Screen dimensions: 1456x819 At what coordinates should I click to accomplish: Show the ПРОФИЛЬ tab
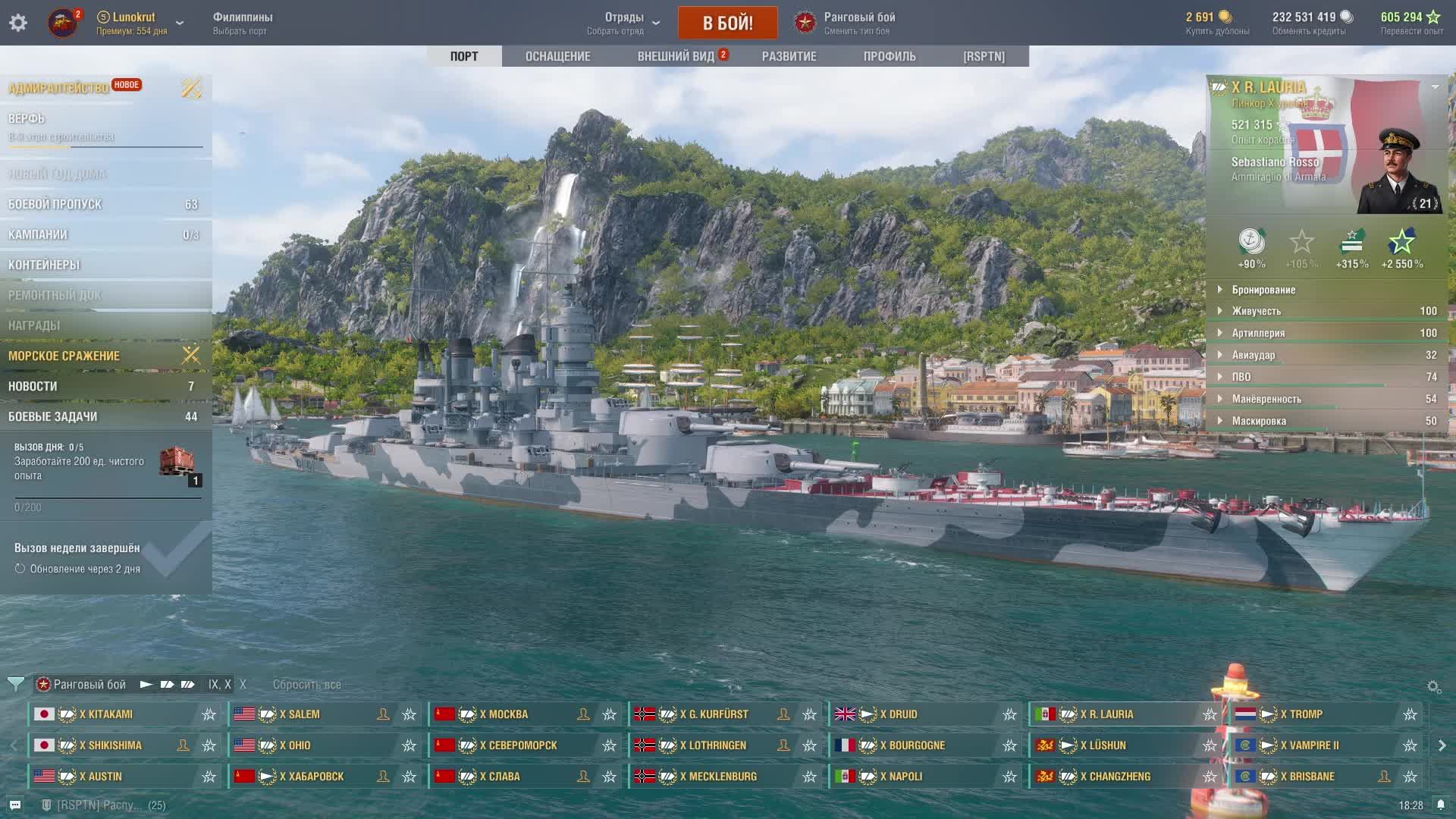(890, 56)
